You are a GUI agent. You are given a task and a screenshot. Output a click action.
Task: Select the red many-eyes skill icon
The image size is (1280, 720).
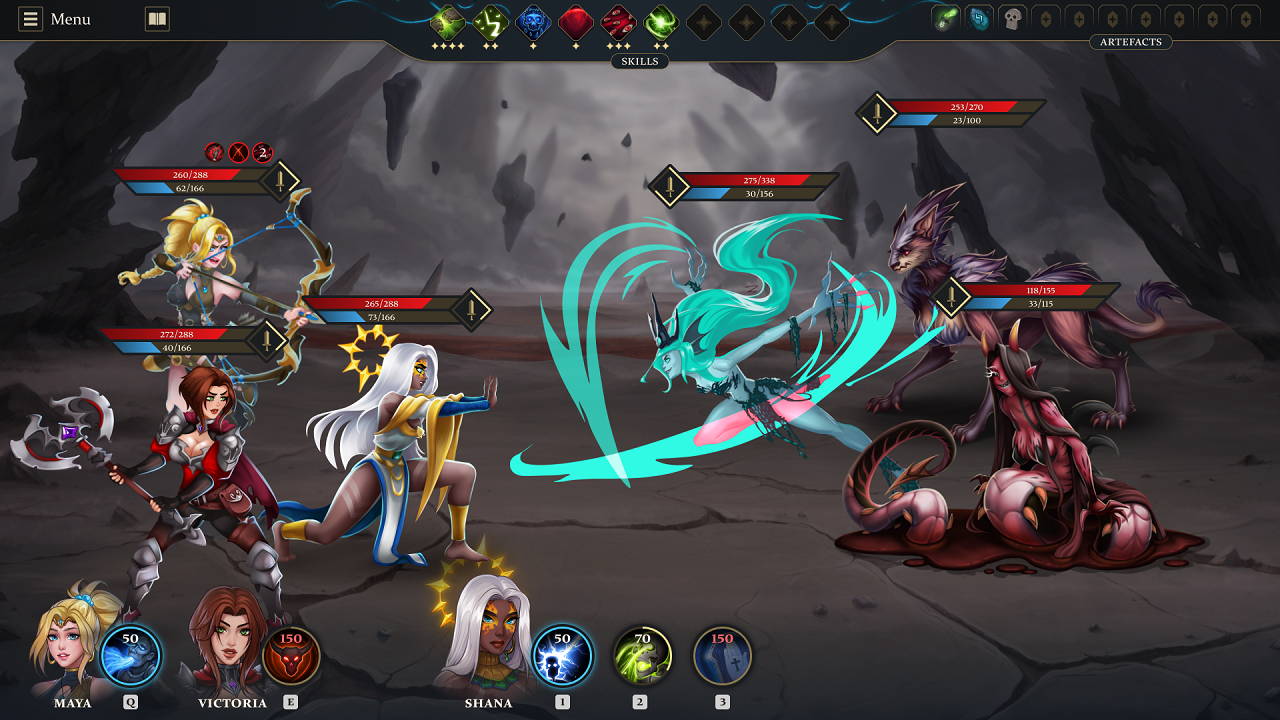point(619,22)
